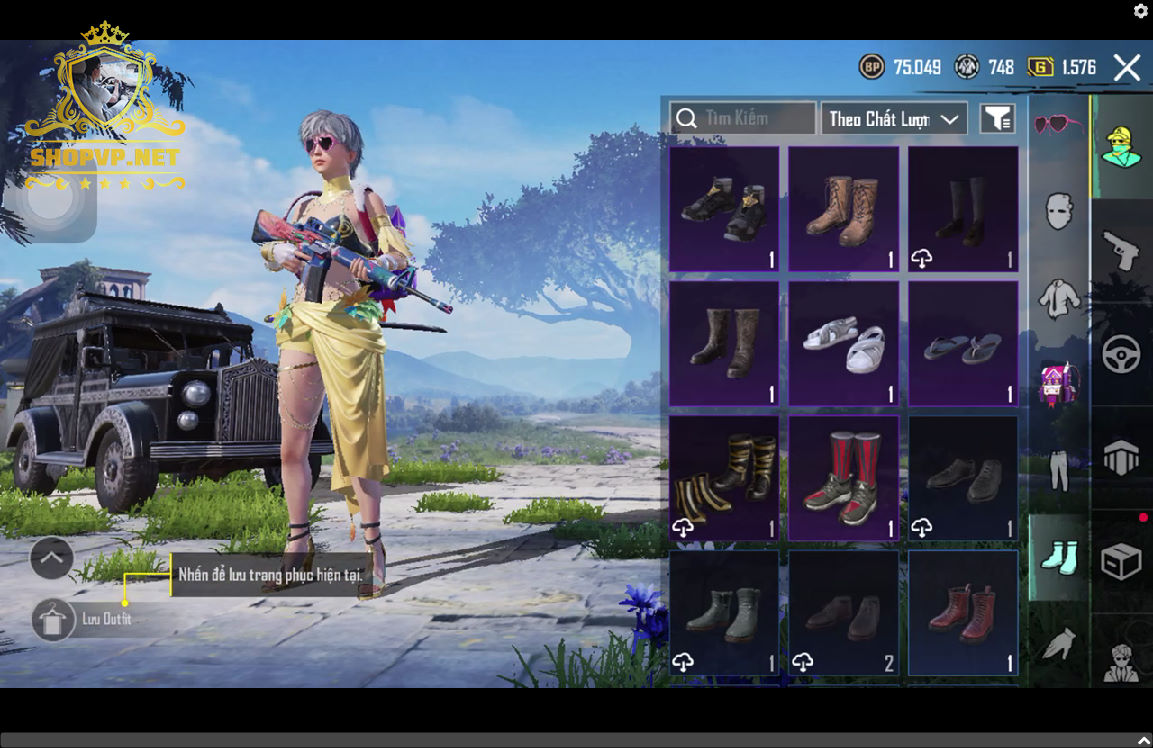Image resolution: width=1153 pixels, height=748 pixels.
Task: Select the grey flip-flops slot
Action: (963, 344)
